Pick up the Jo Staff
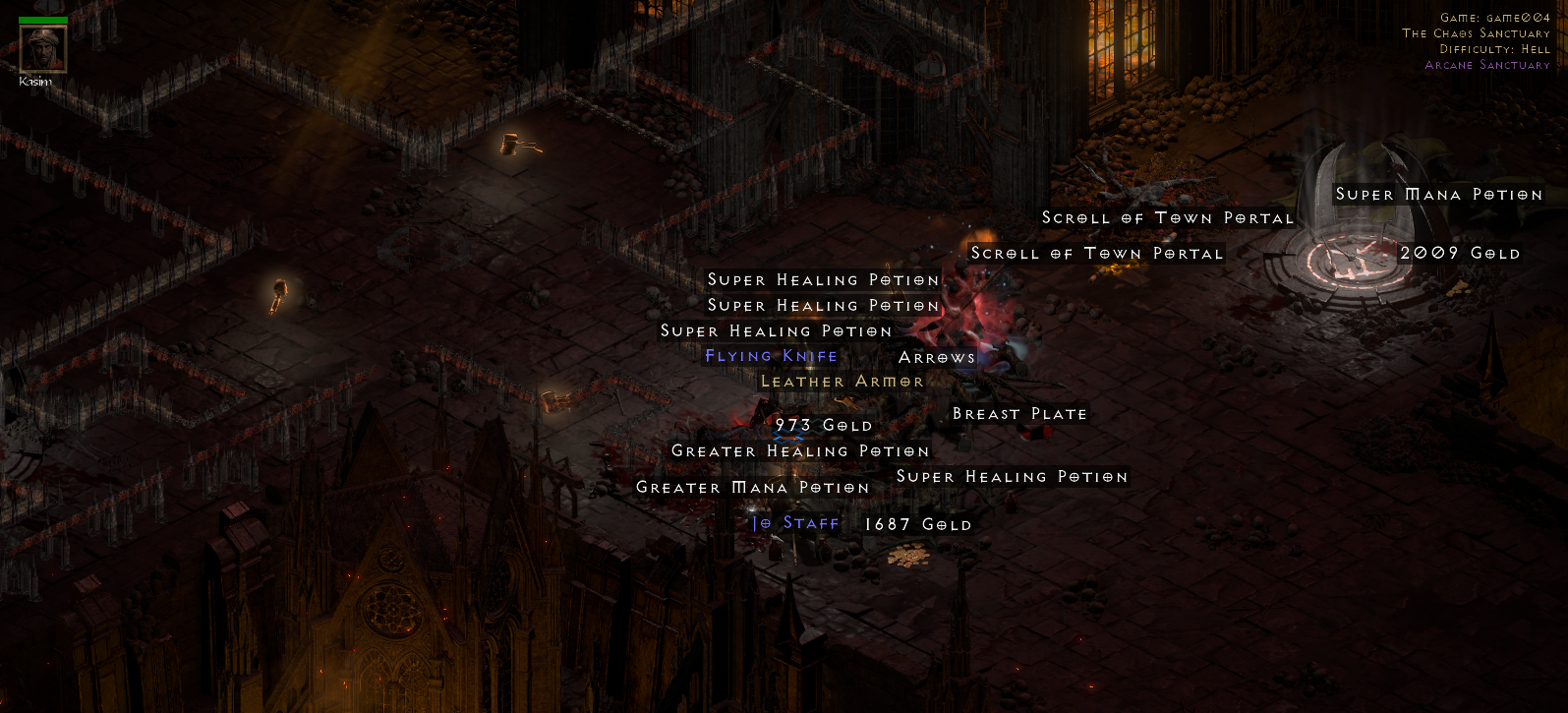This screenshot has height=713, width=1568. point(796,523)
